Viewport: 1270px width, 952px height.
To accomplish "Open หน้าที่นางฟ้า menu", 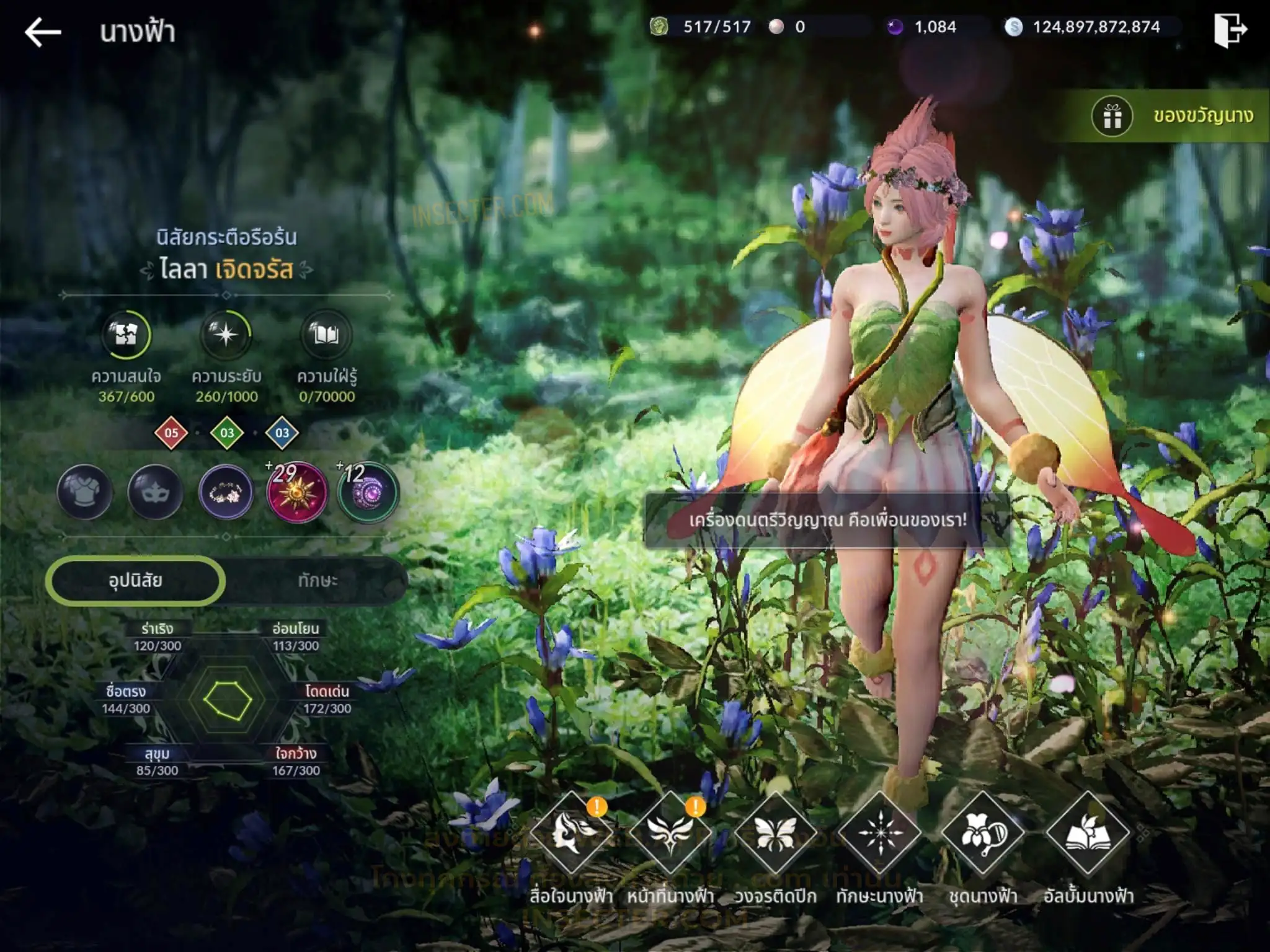I will click(x=670, y=834).
